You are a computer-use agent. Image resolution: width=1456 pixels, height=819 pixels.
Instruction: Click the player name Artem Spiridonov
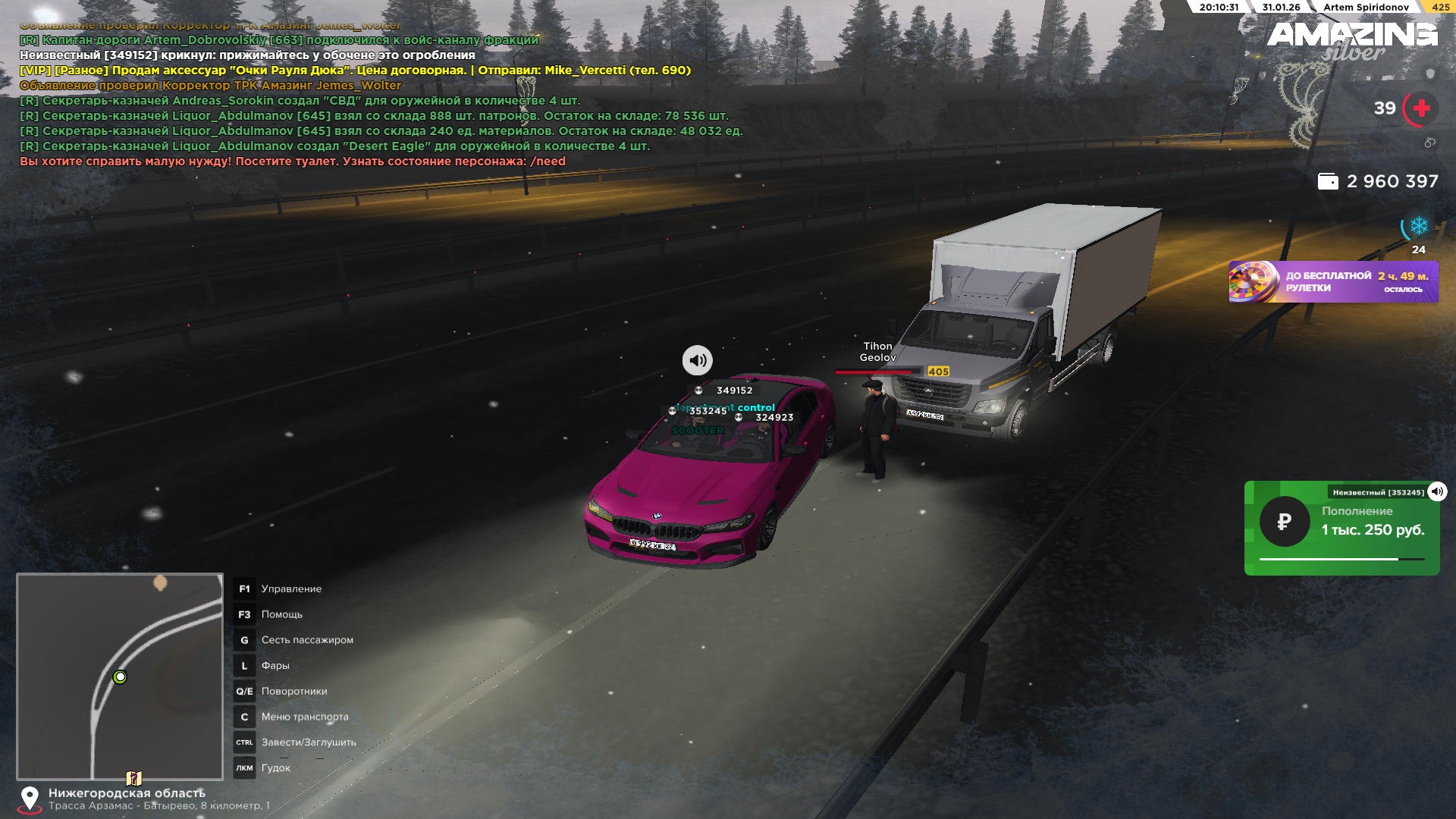click(x=1366, y=8)
